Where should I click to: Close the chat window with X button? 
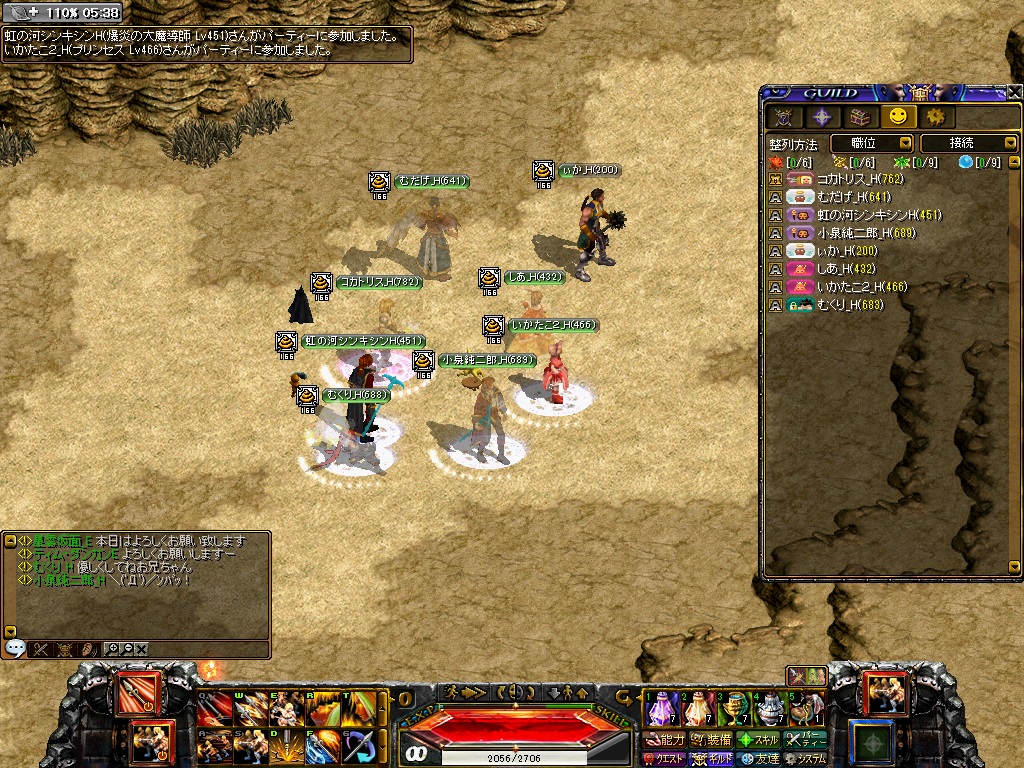[x=141, y=649]
